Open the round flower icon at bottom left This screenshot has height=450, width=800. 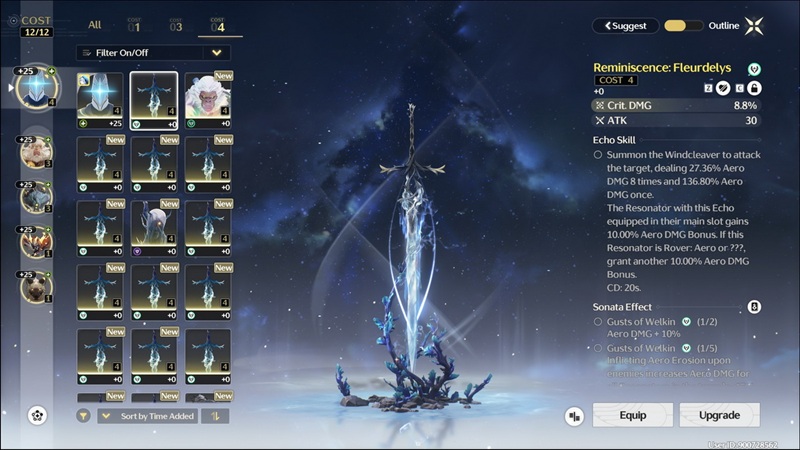tap(38, 414)
